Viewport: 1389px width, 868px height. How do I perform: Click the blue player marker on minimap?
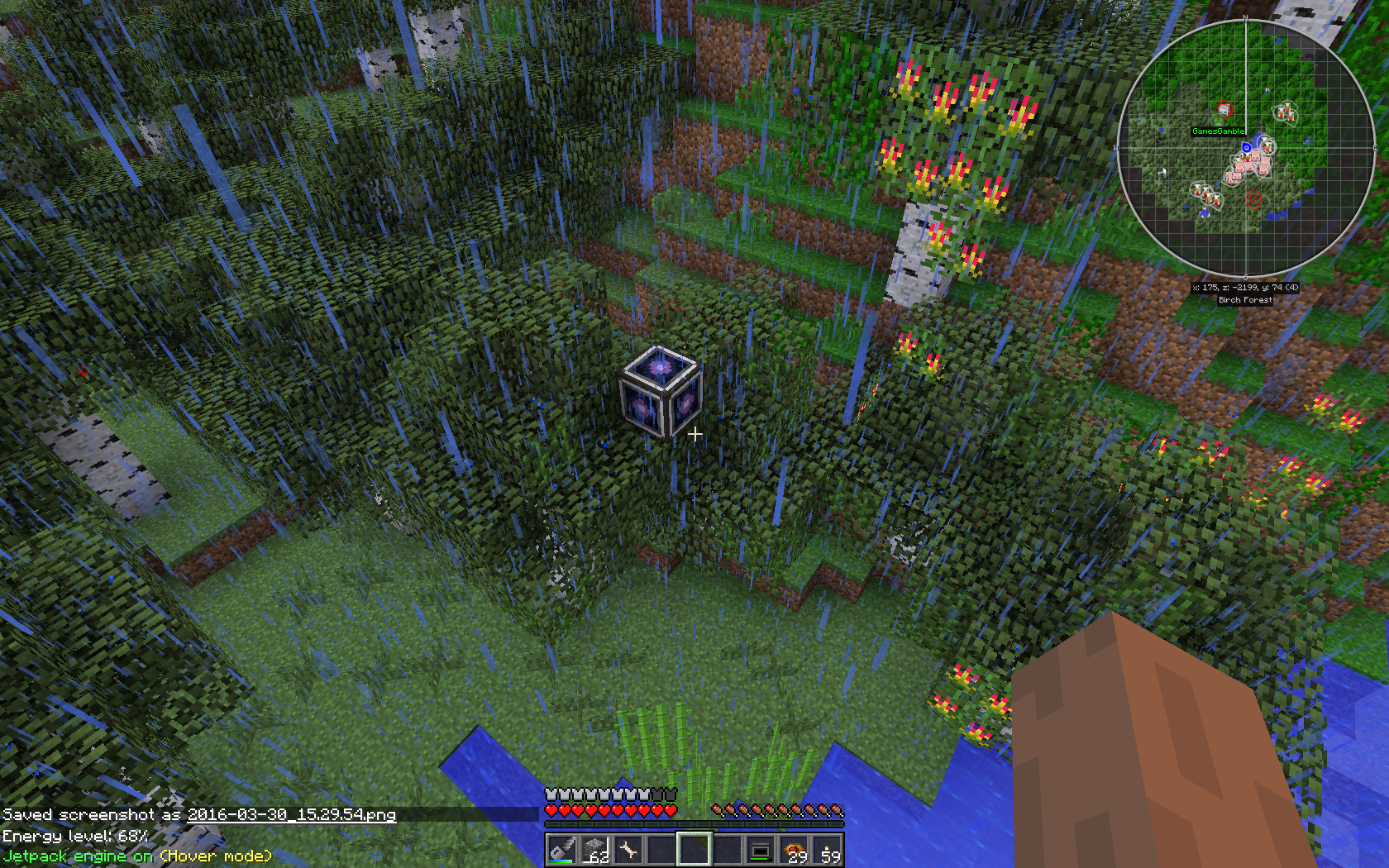[1246, 148]
